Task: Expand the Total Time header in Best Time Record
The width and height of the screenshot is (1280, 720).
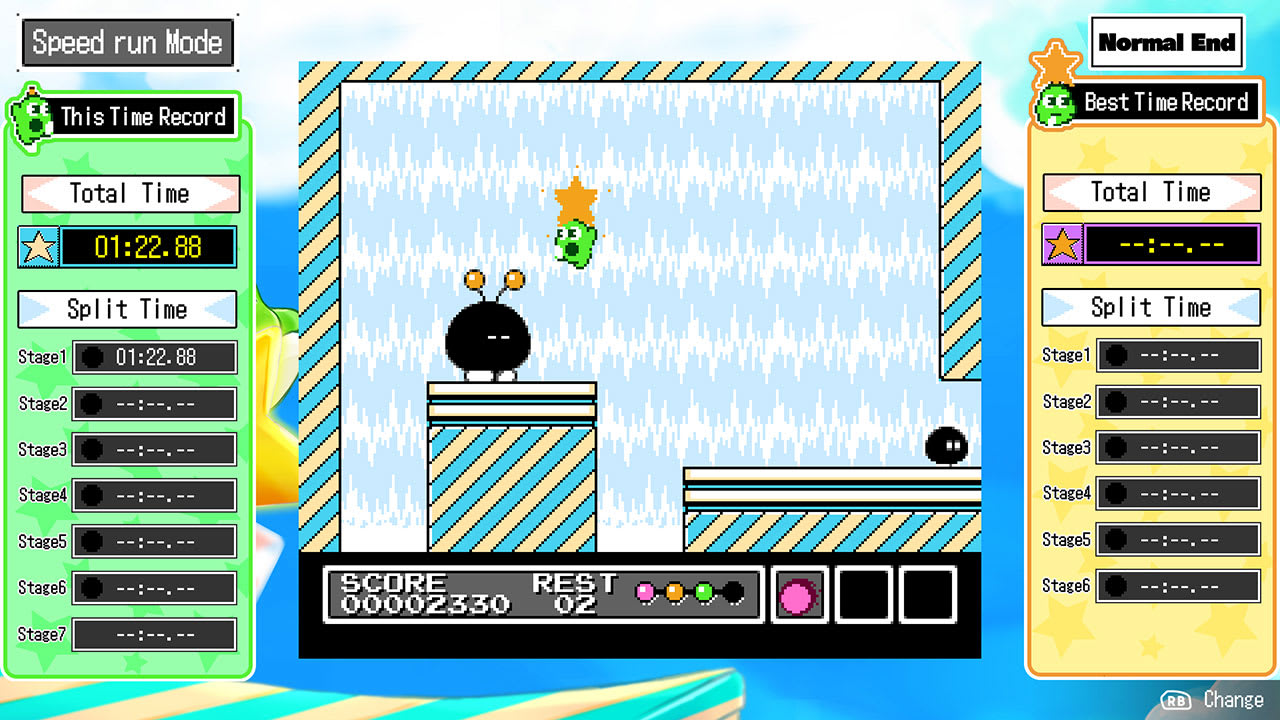Action: coord(1150,192)
